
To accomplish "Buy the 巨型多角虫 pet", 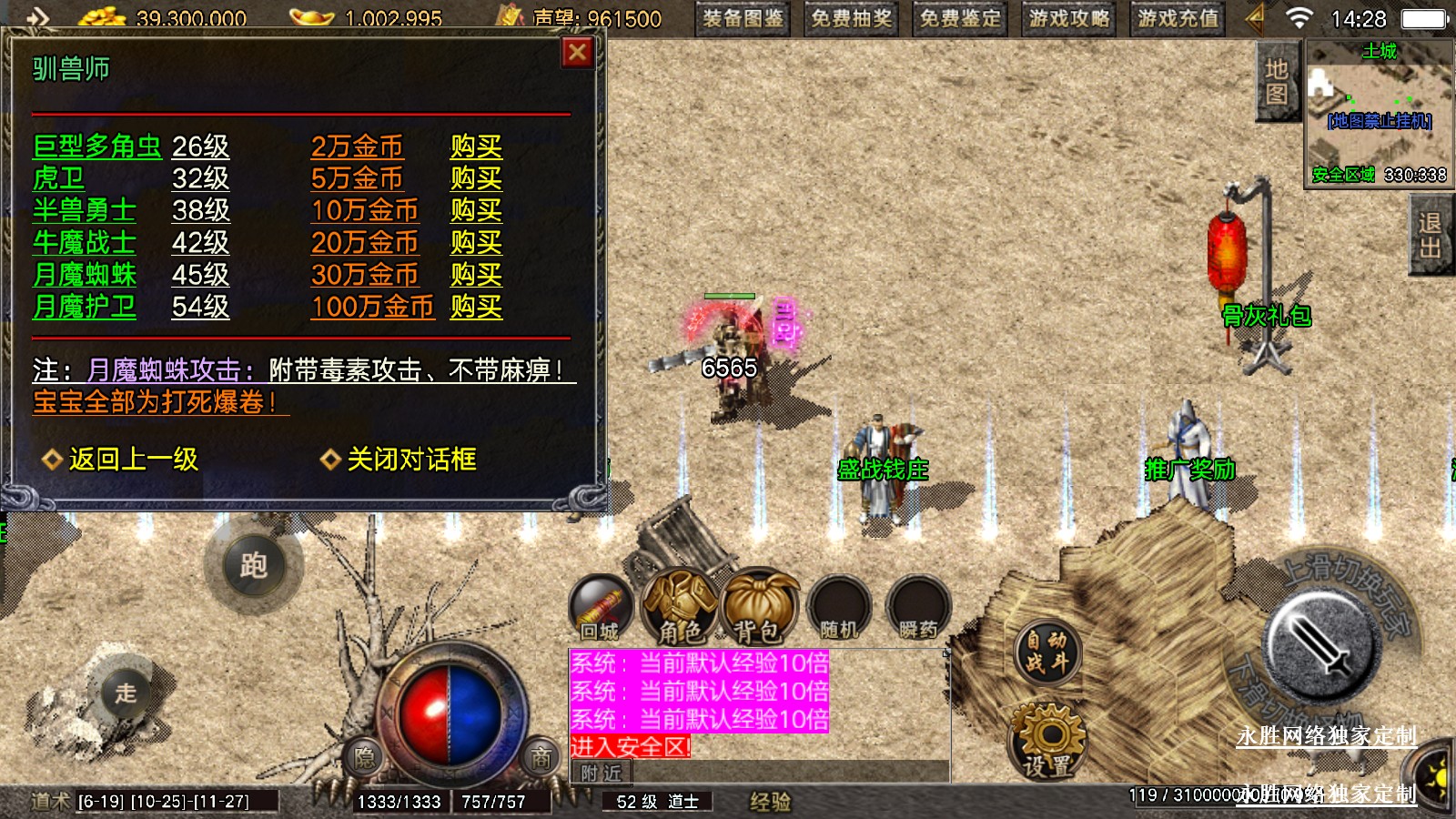I will pos(476,147).
